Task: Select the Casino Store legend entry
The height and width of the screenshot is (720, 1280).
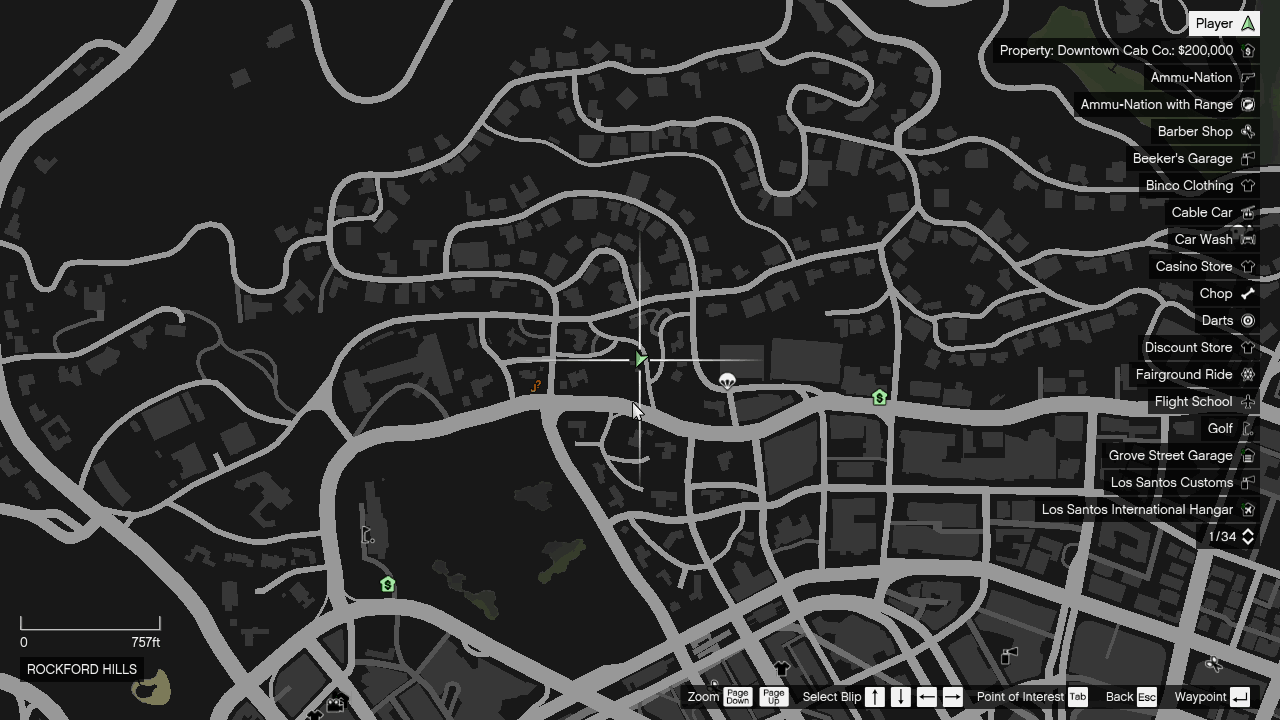Action: pyautogui.click(x=1196, y=266)
